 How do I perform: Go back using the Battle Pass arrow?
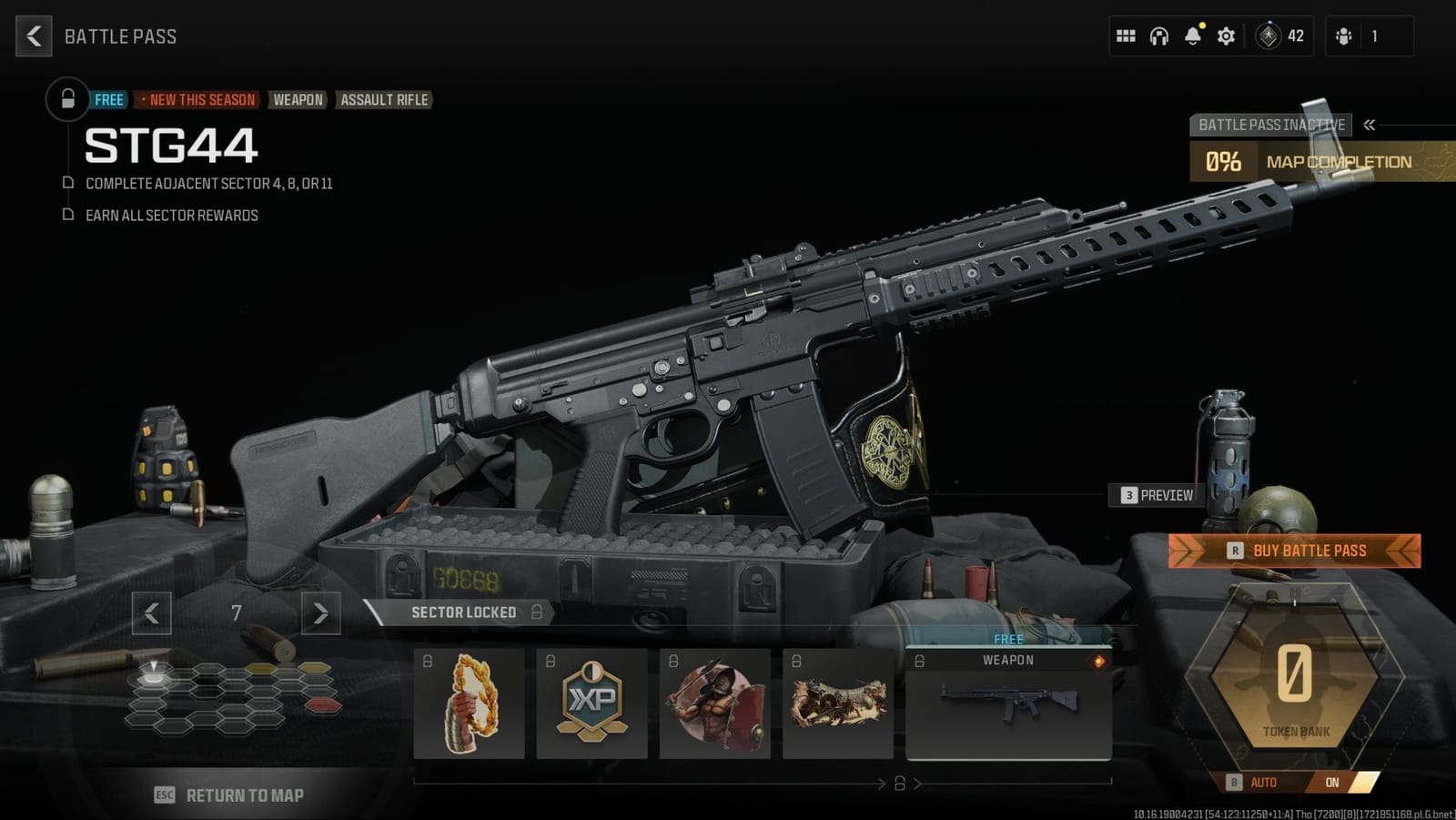(33, 35)
